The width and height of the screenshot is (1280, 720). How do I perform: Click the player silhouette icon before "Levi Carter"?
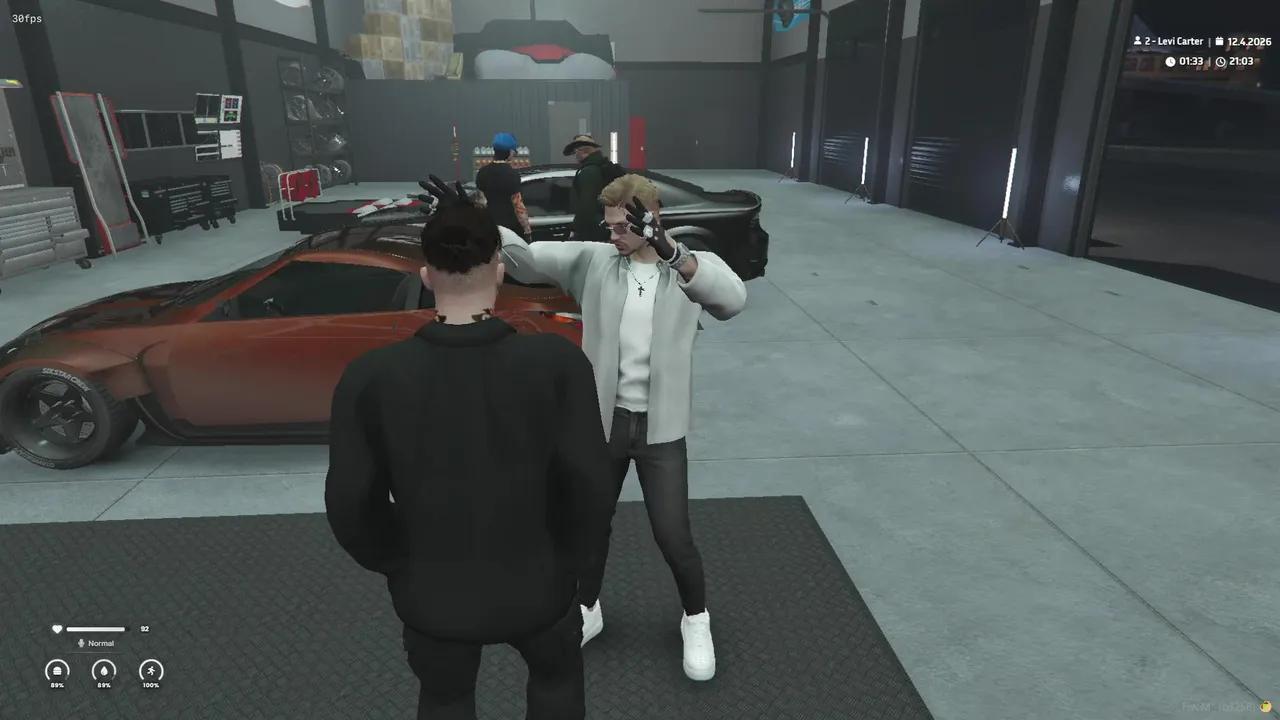[x=1138, y=41]
